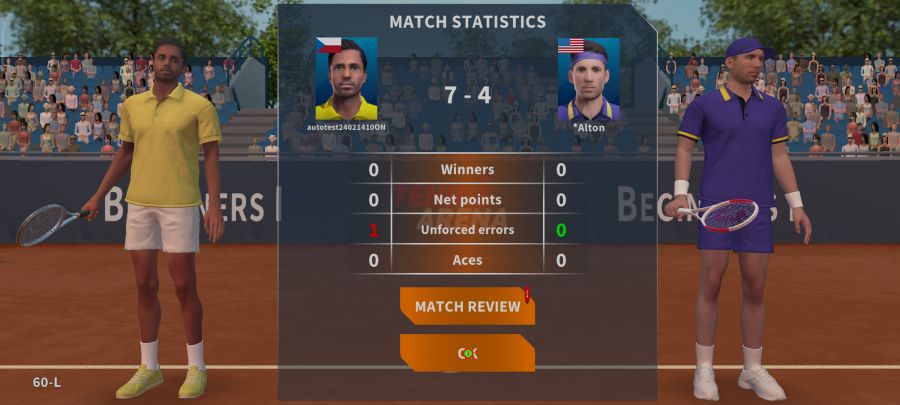Select the autotest player portrait
Image resolution: width=900 pixels, height=405 pixels.
pyautogui.click(x=346, y=79)
